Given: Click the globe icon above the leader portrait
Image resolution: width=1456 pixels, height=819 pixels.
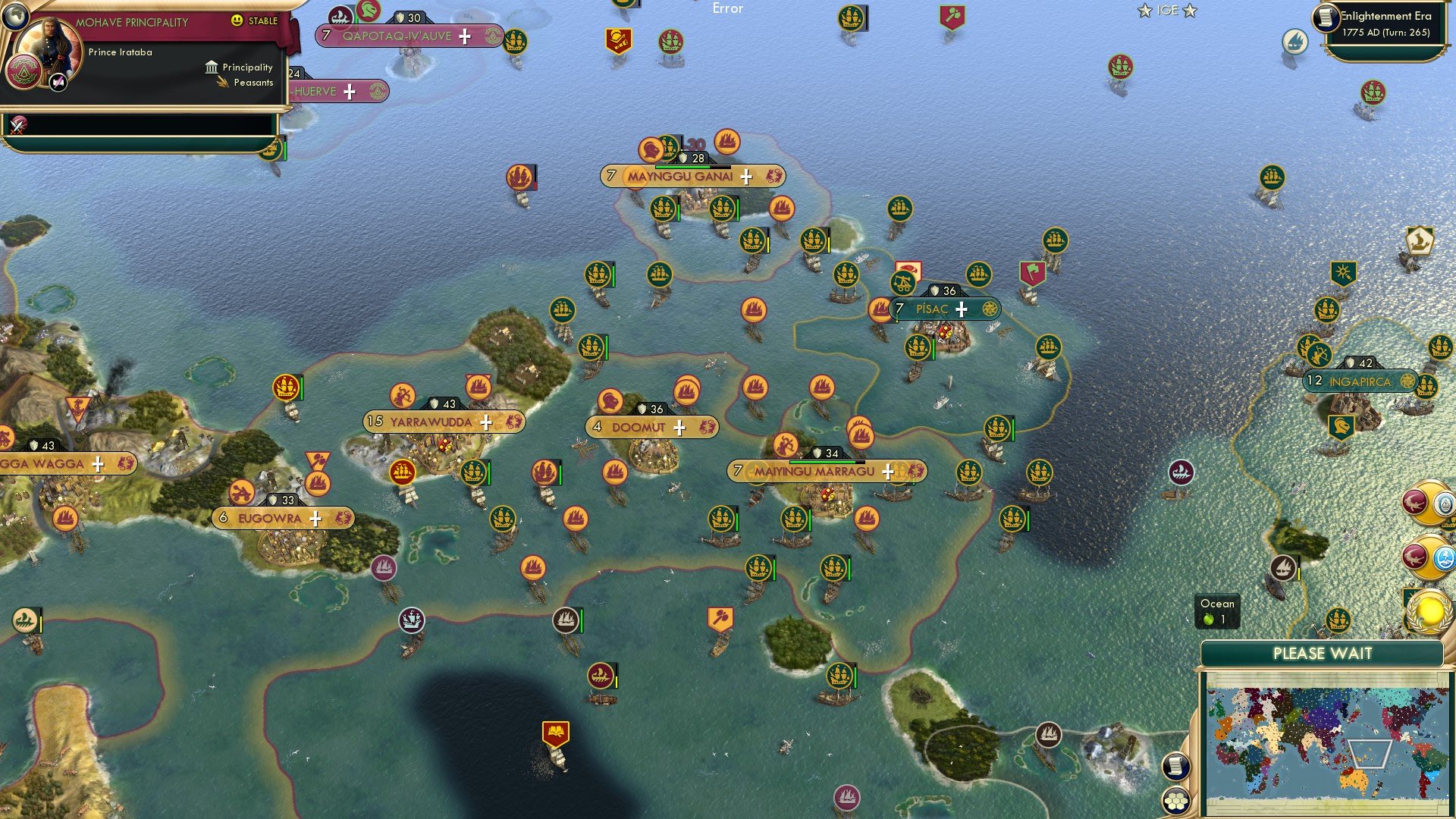Looking at the screenshot, I should 14,17.
